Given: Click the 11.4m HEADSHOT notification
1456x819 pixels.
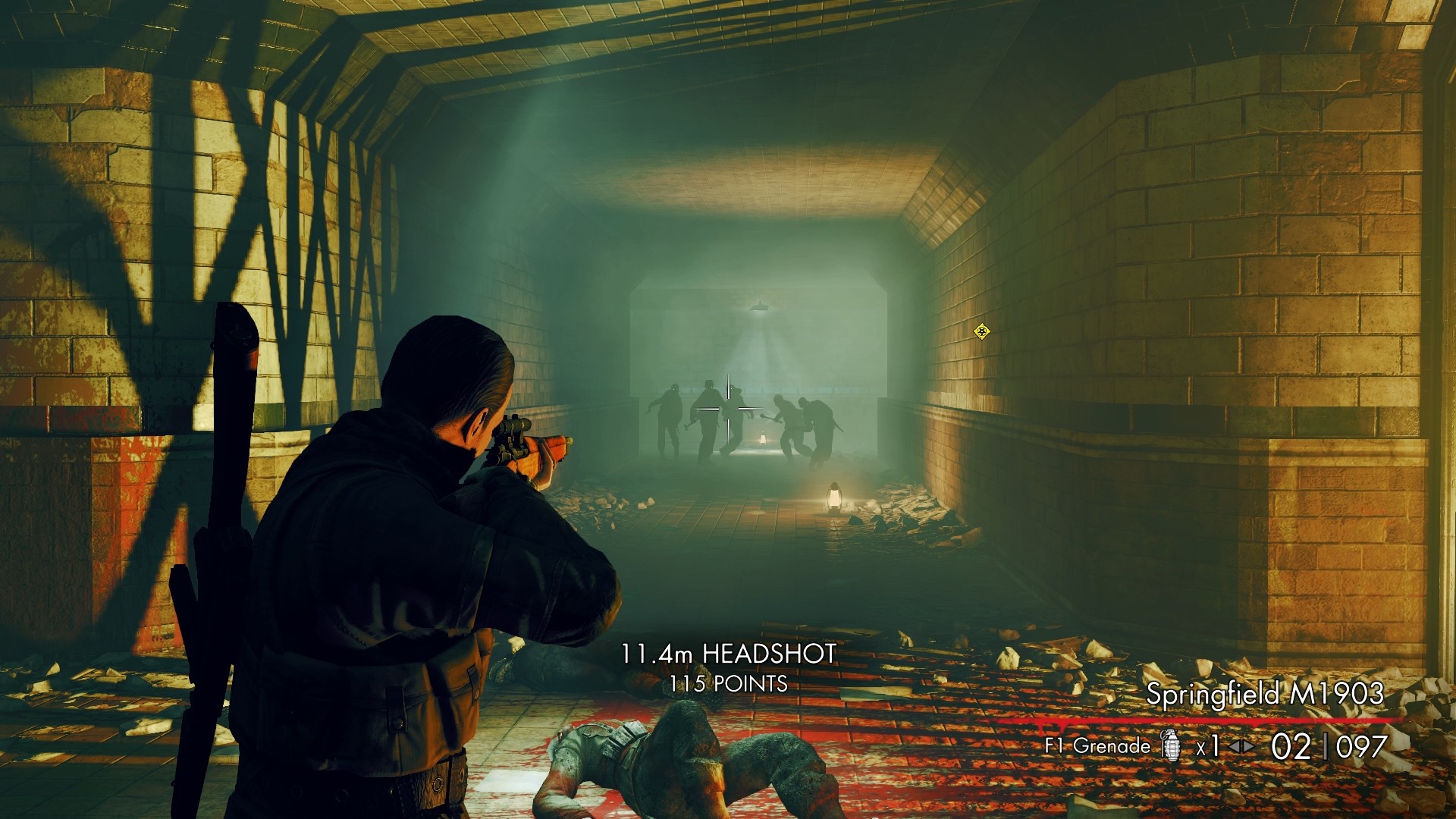Looking at the screenshot, I should tap(729, 652).
